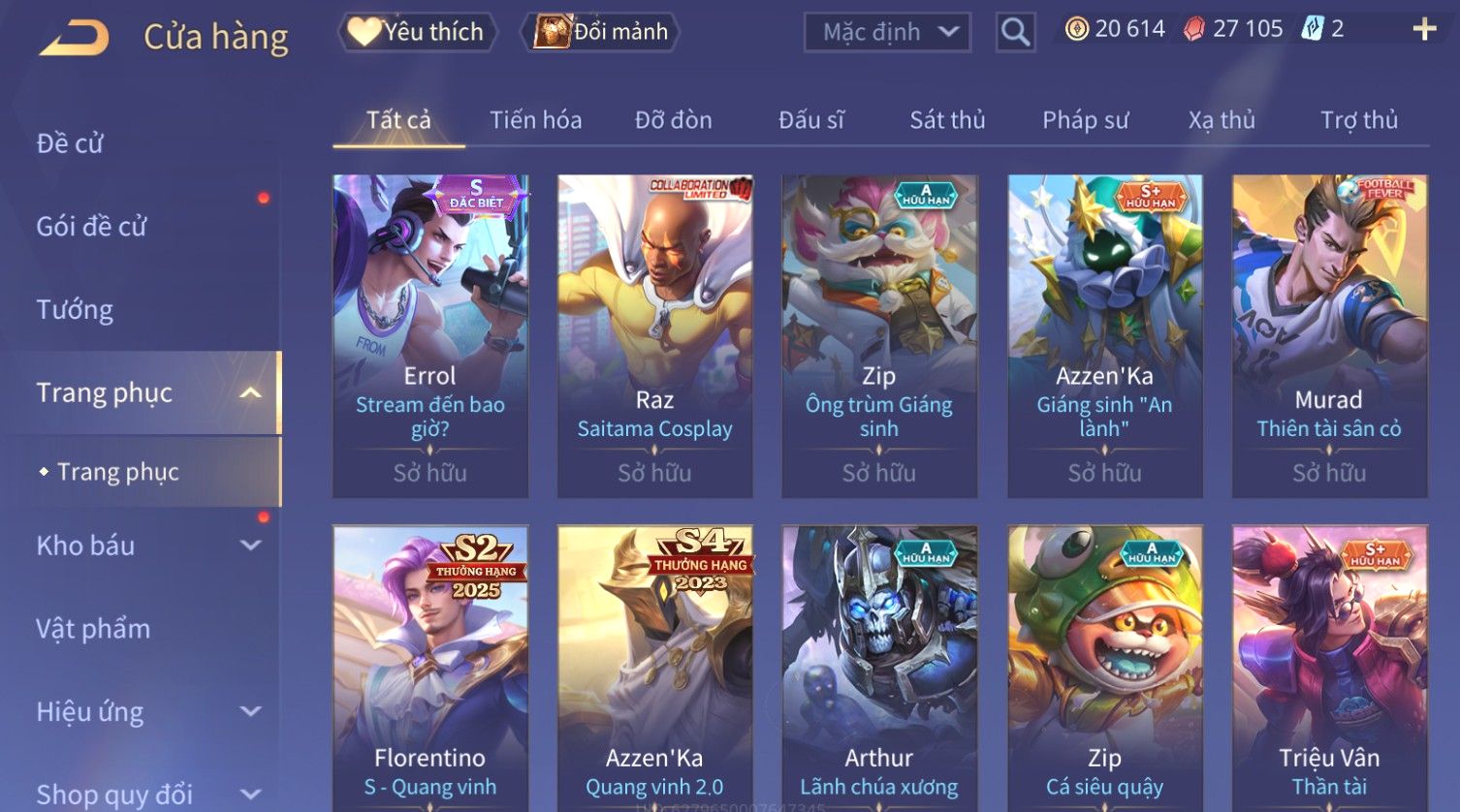
Task: Select the Đỡ đòn category tab
Action: [x=673, y=120]
